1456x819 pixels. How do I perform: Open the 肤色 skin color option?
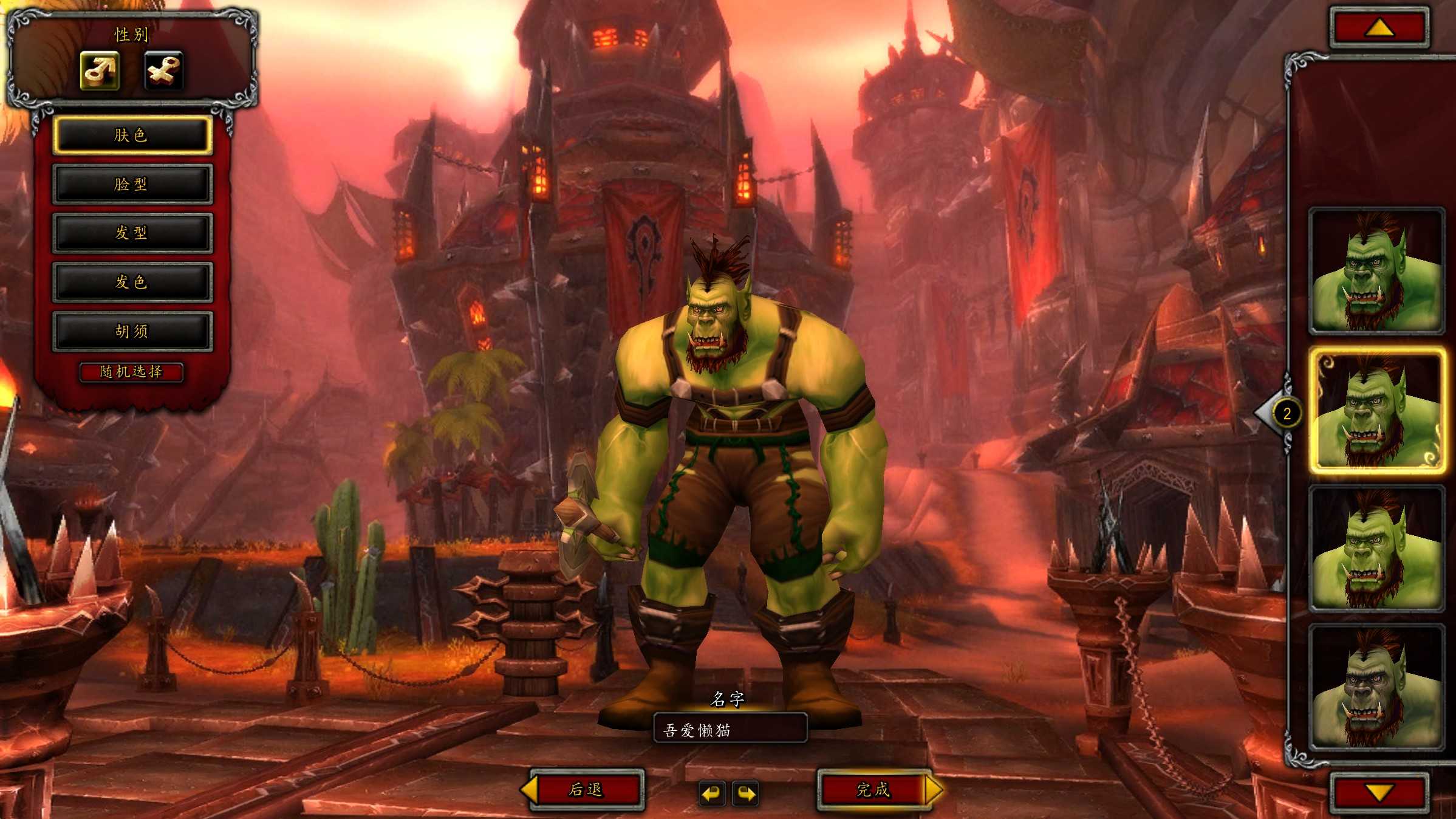132,135
